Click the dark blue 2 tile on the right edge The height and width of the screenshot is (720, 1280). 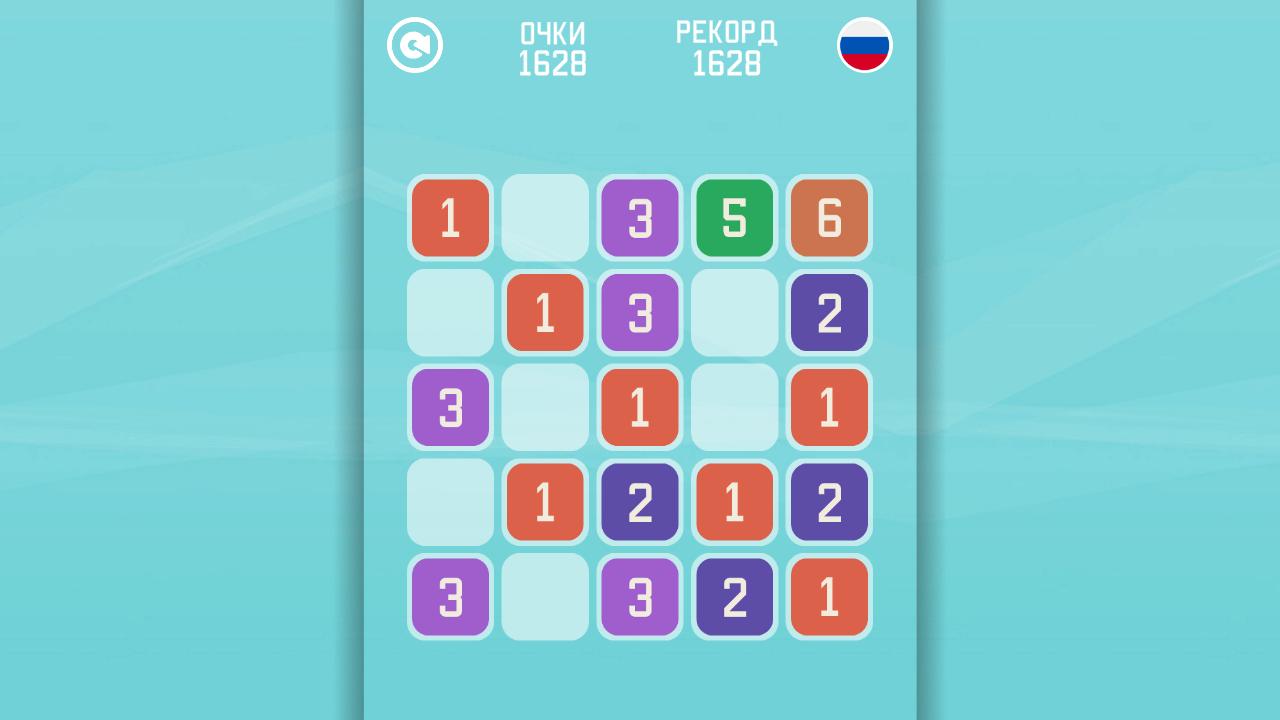(x=829, y=502)
